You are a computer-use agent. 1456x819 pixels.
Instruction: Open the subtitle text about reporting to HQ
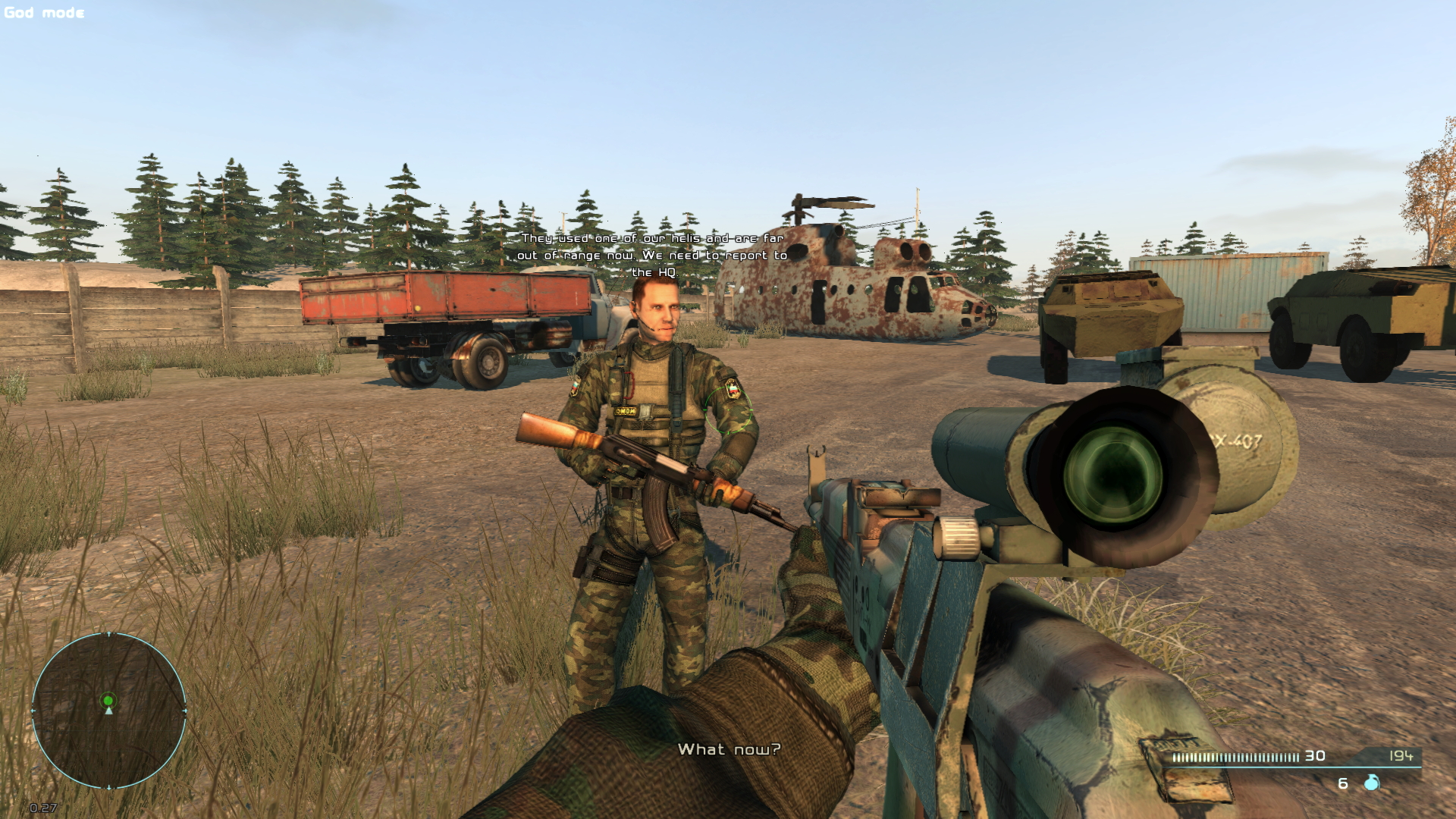click(654, 256)
